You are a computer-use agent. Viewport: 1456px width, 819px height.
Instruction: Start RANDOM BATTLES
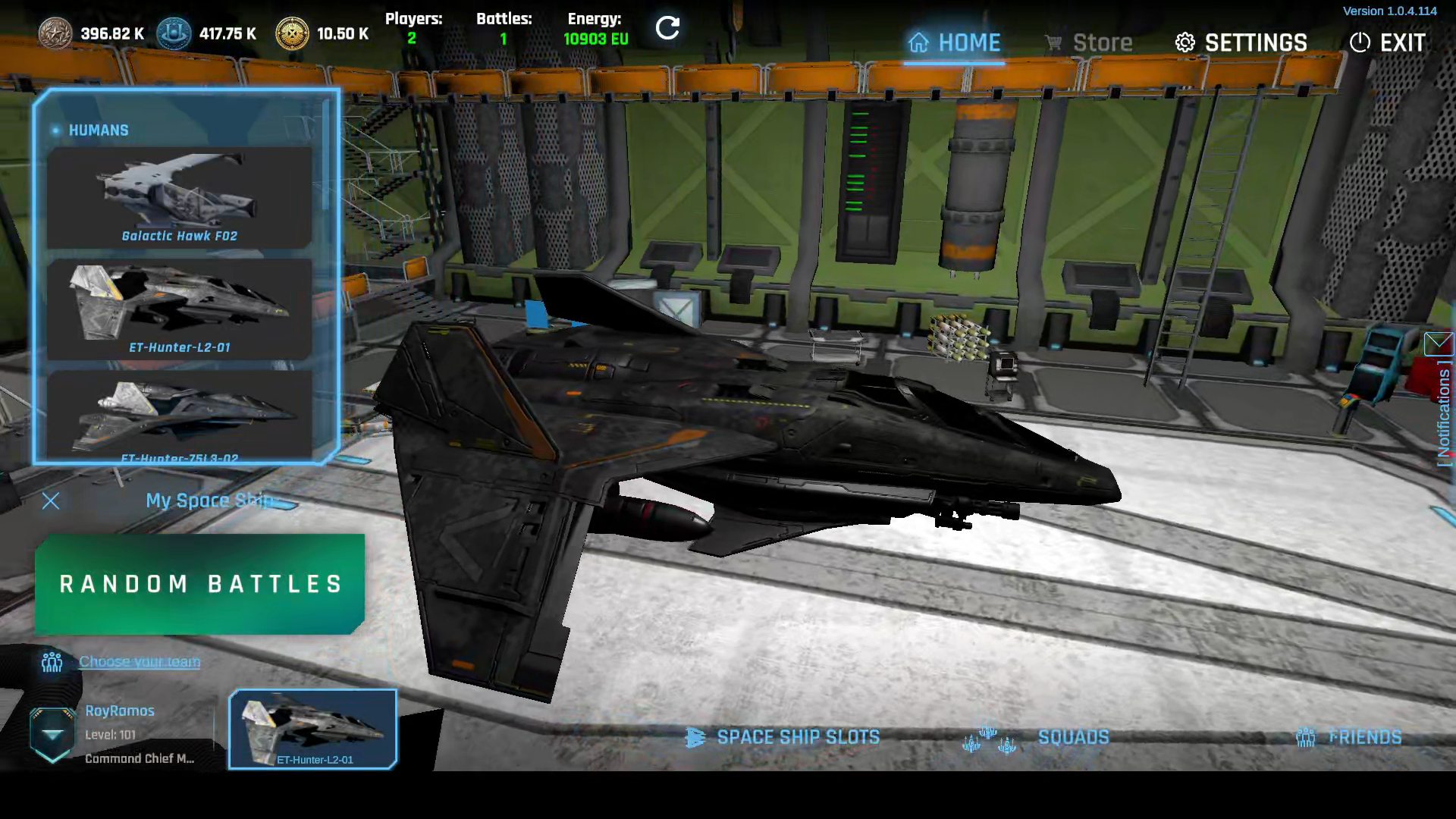point(200,584)
